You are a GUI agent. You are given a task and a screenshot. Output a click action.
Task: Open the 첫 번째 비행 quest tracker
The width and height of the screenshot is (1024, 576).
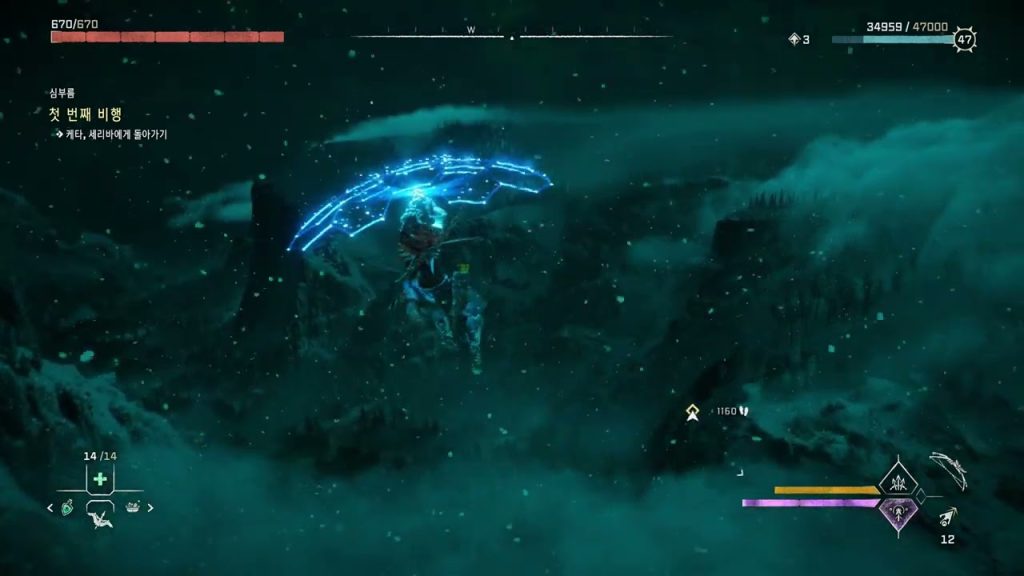point(85,114)
